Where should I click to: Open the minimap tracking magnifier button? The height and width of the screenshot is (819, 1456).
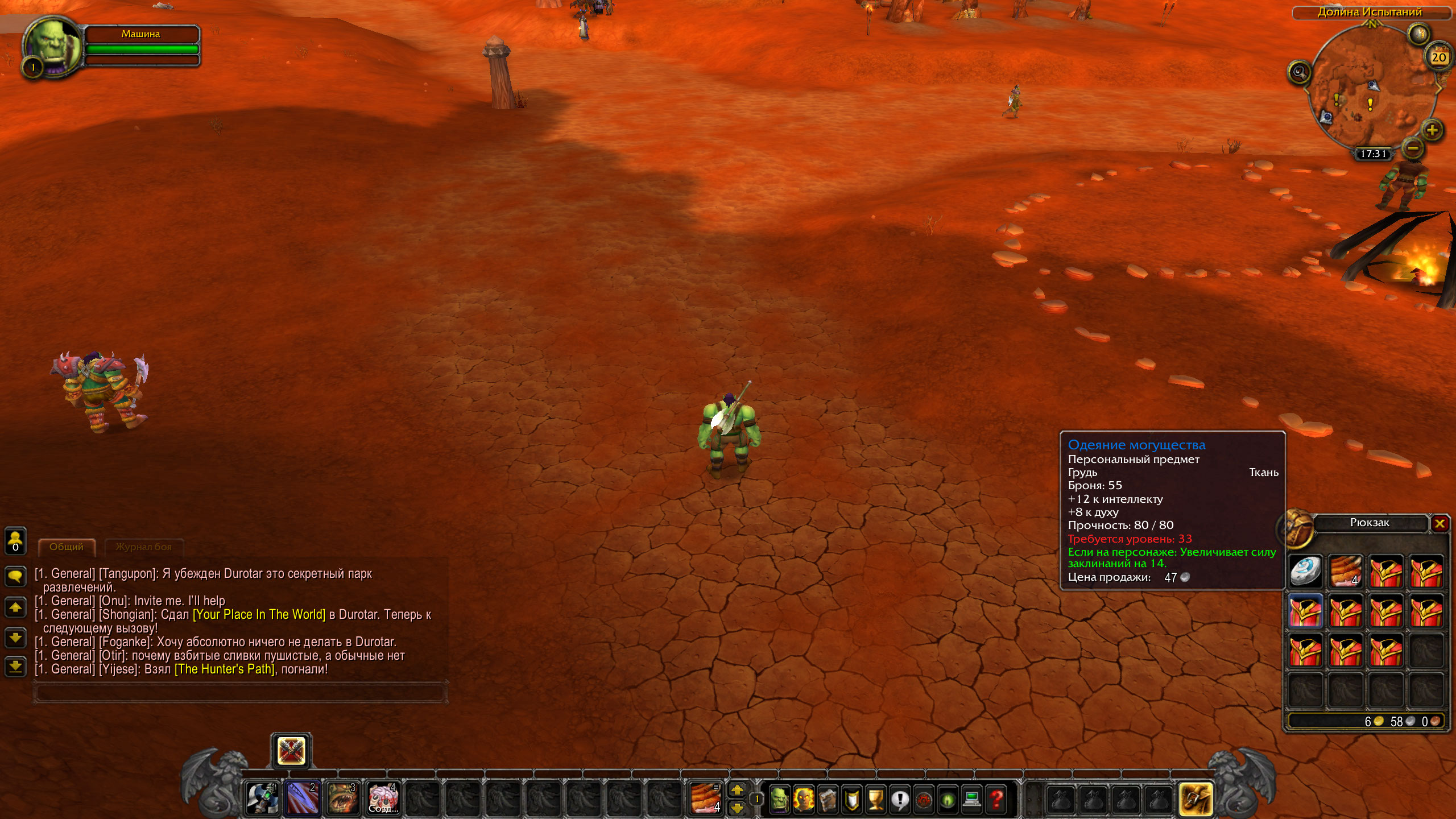pos(1299,72)
